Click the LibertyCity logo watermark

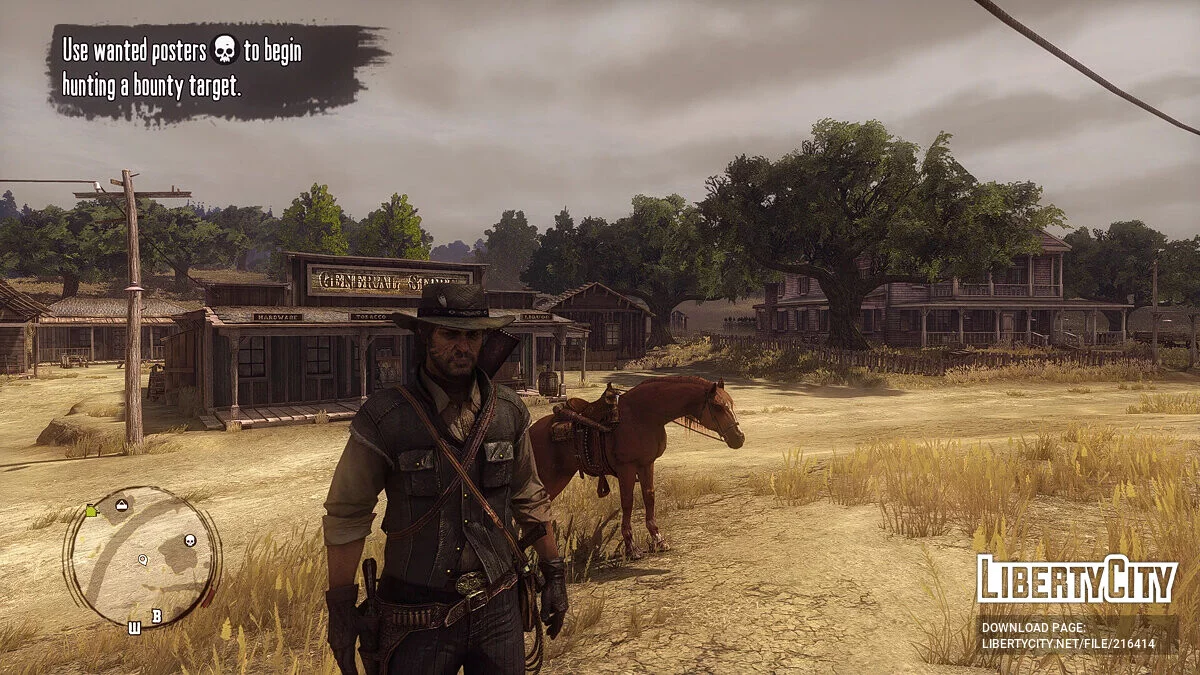click(x=1076, y=580)
